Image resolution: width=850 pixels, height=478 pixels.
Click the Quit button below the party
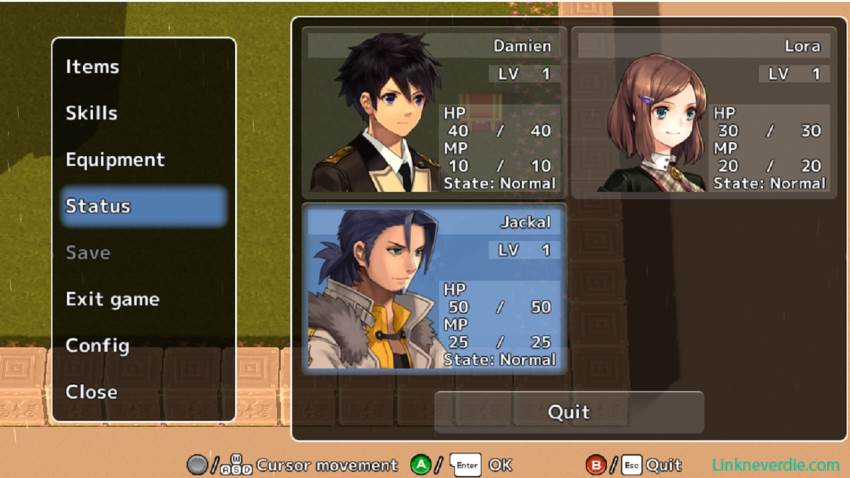(568, 412)
